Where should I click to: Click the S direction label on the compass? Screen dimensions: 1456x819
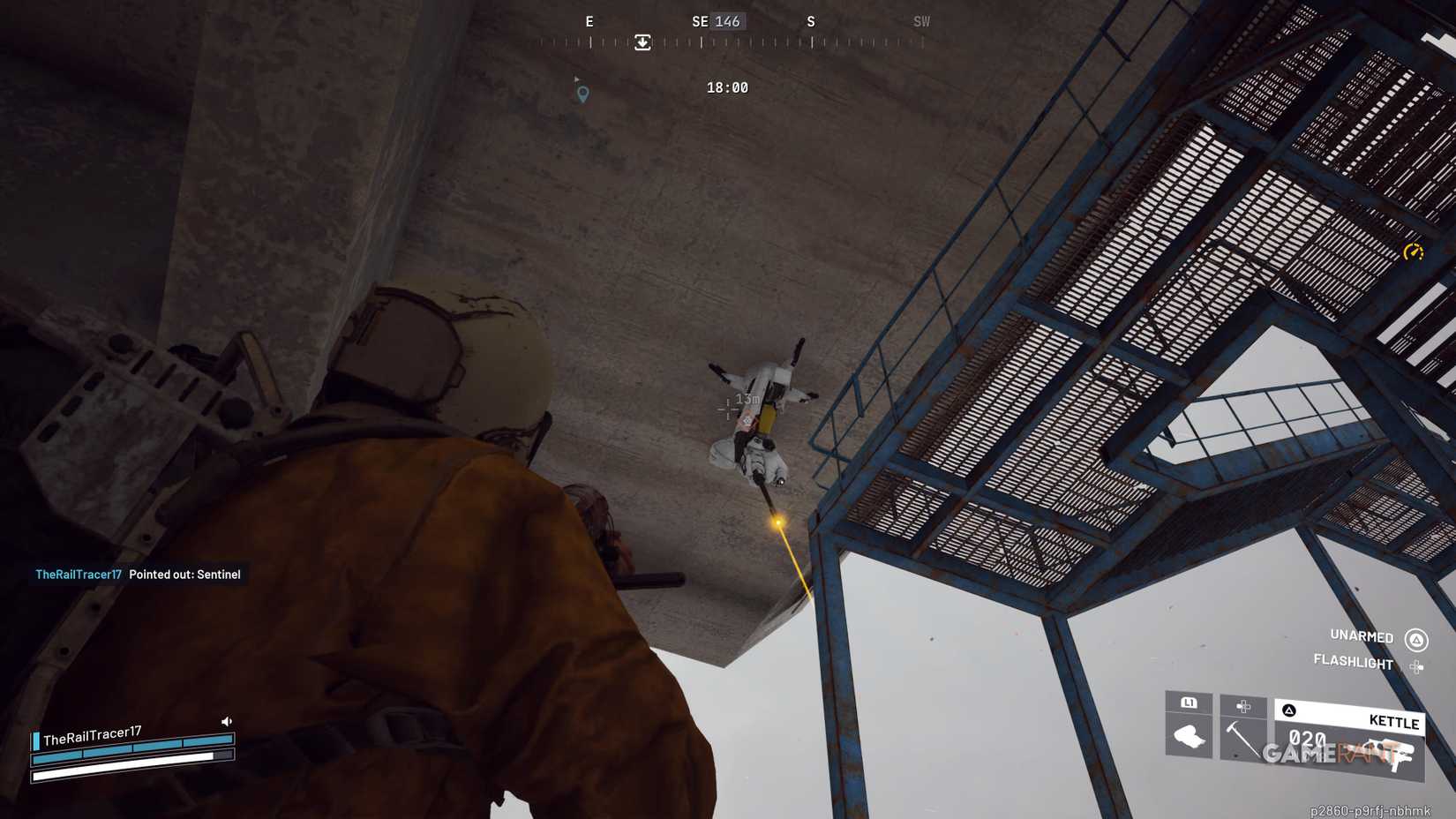point(811,21)
